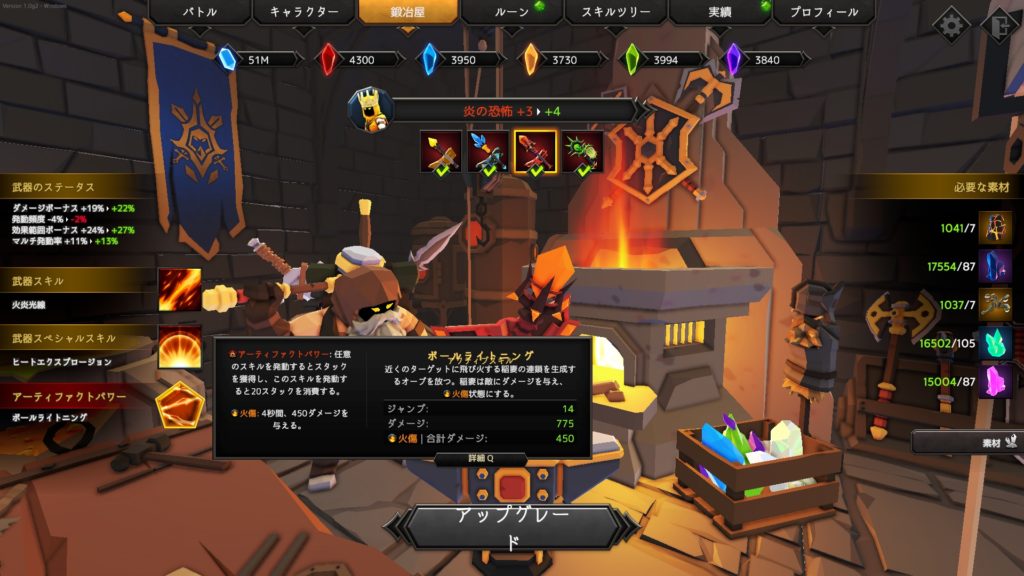The image size is (1024, 576).
Task: Choose the ヒートエクスプロージョン special skill icon
Action: [x=179, y=347]
